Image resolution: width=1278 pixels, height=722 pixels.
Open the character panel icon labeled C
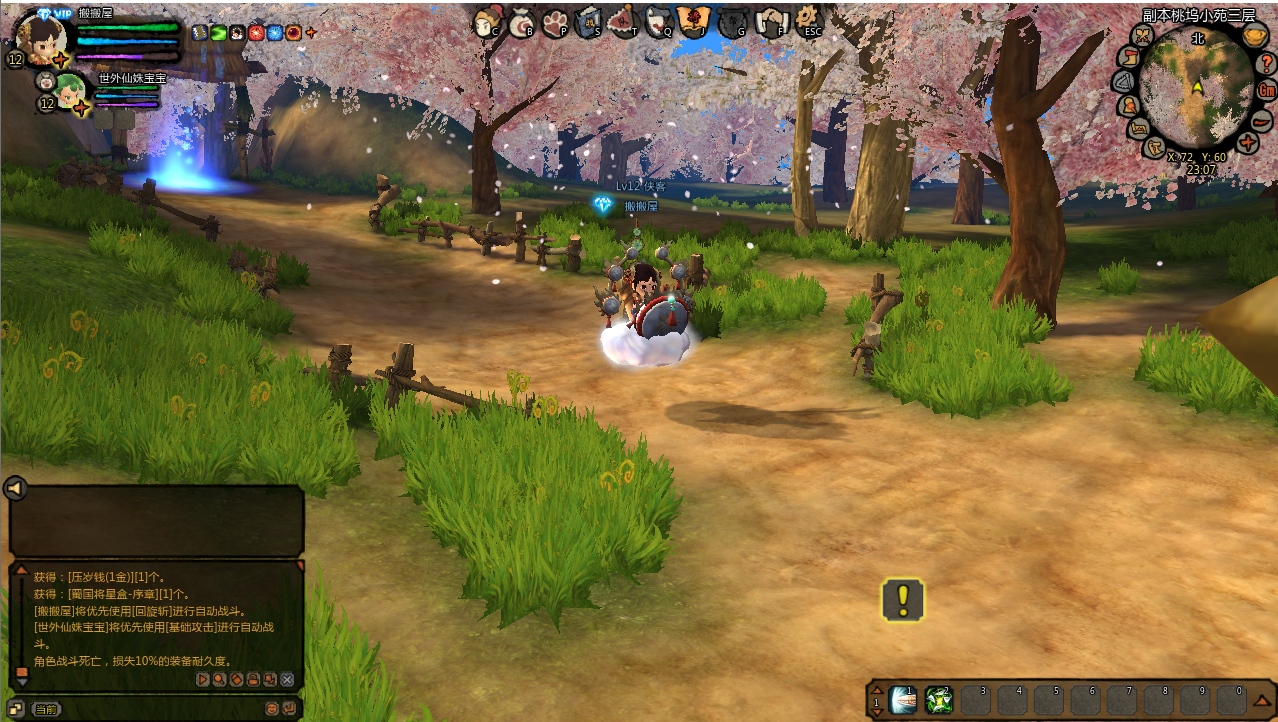click(x=487, y=20)
